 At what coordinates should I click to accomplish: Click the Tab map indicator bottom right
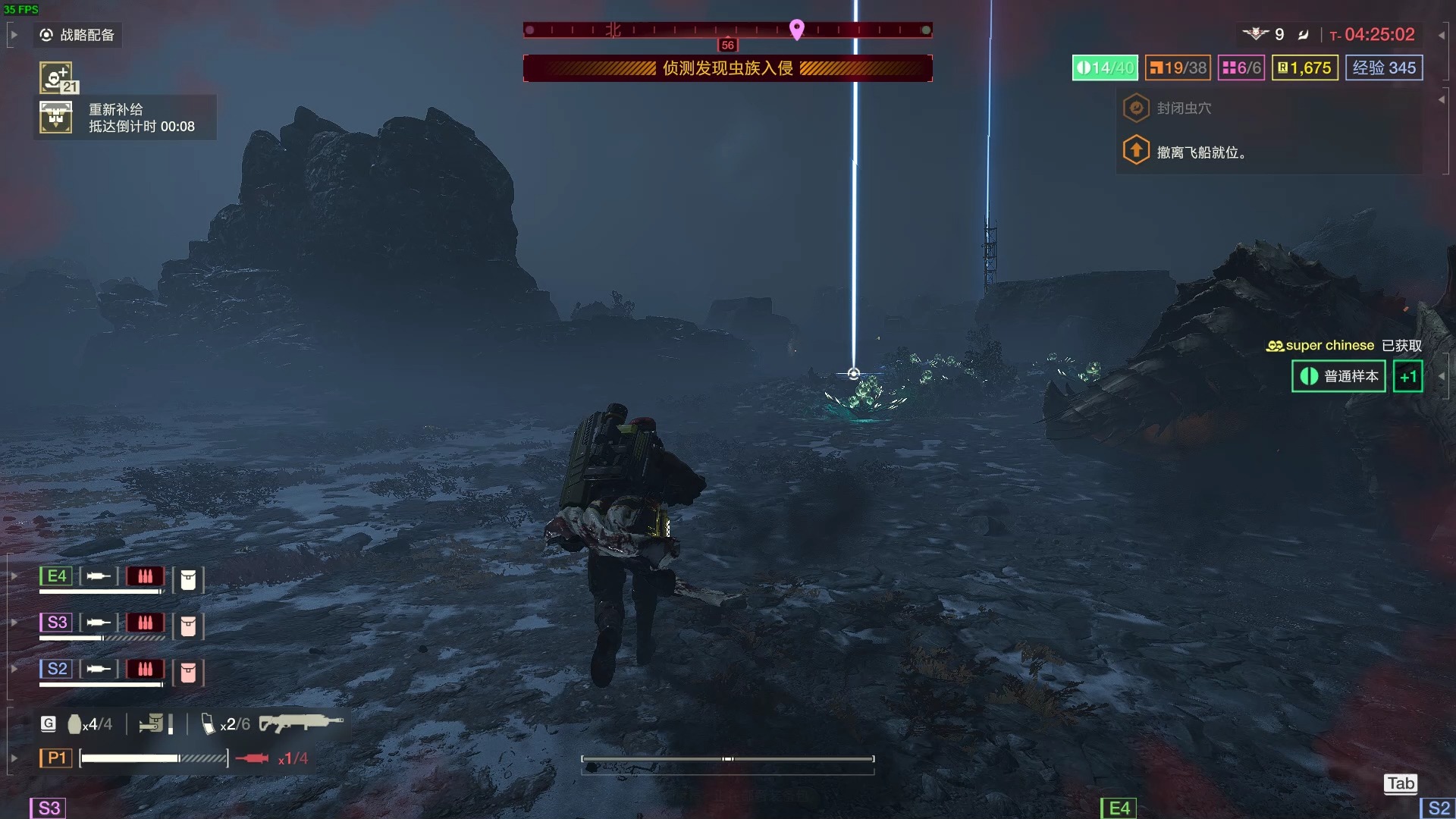pos(1400,783)
